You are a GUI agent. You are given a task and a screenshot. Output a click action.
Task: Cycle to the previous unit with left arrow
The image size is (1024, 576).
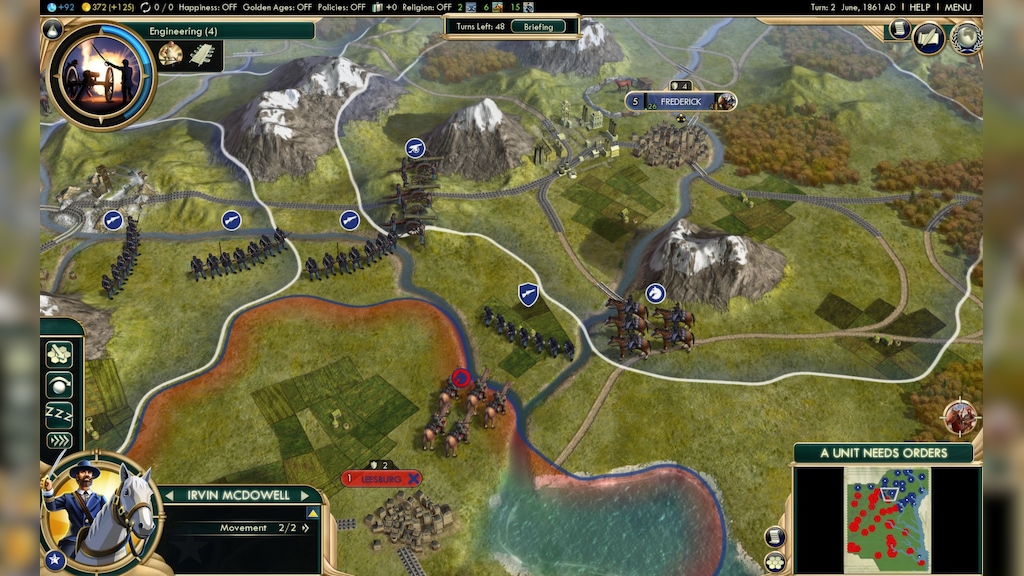[168, 496]
